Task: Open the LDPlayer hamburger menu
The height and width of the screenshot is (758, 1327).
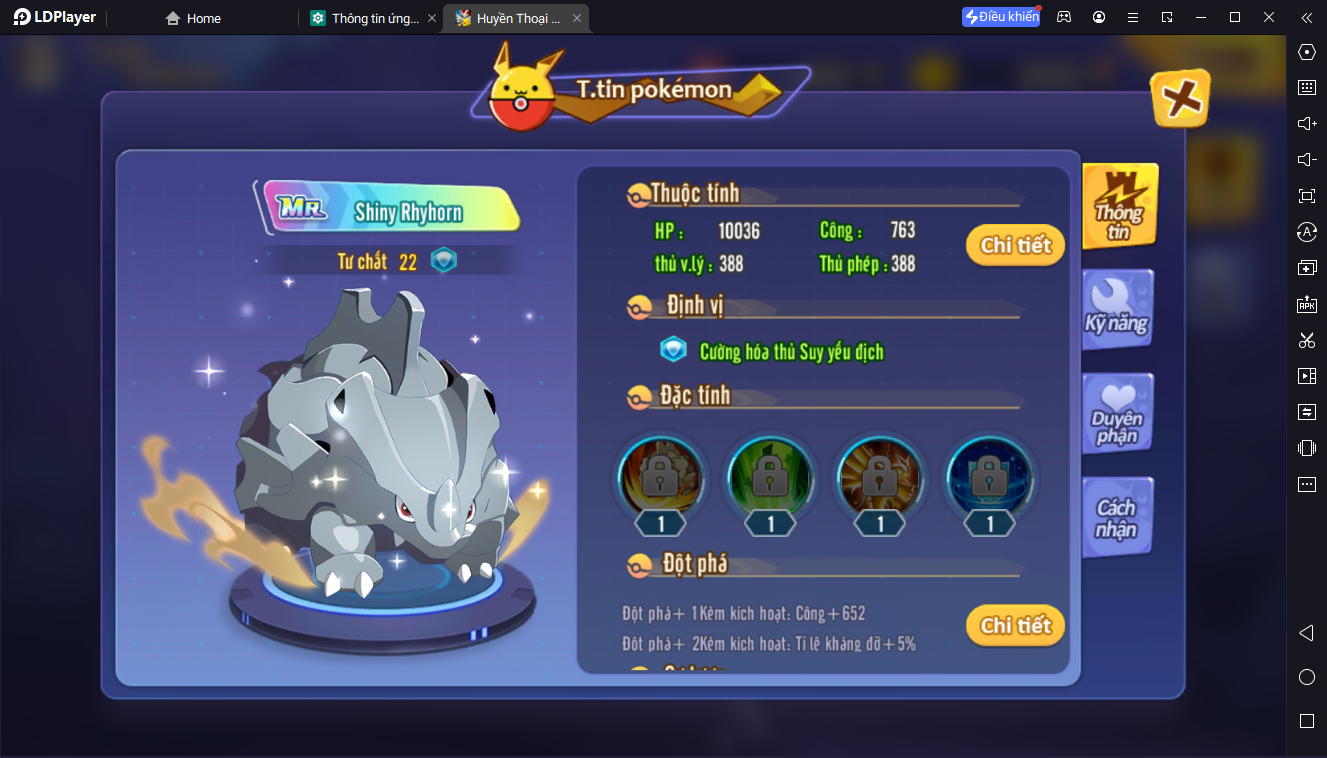Action: [1132, 17]
